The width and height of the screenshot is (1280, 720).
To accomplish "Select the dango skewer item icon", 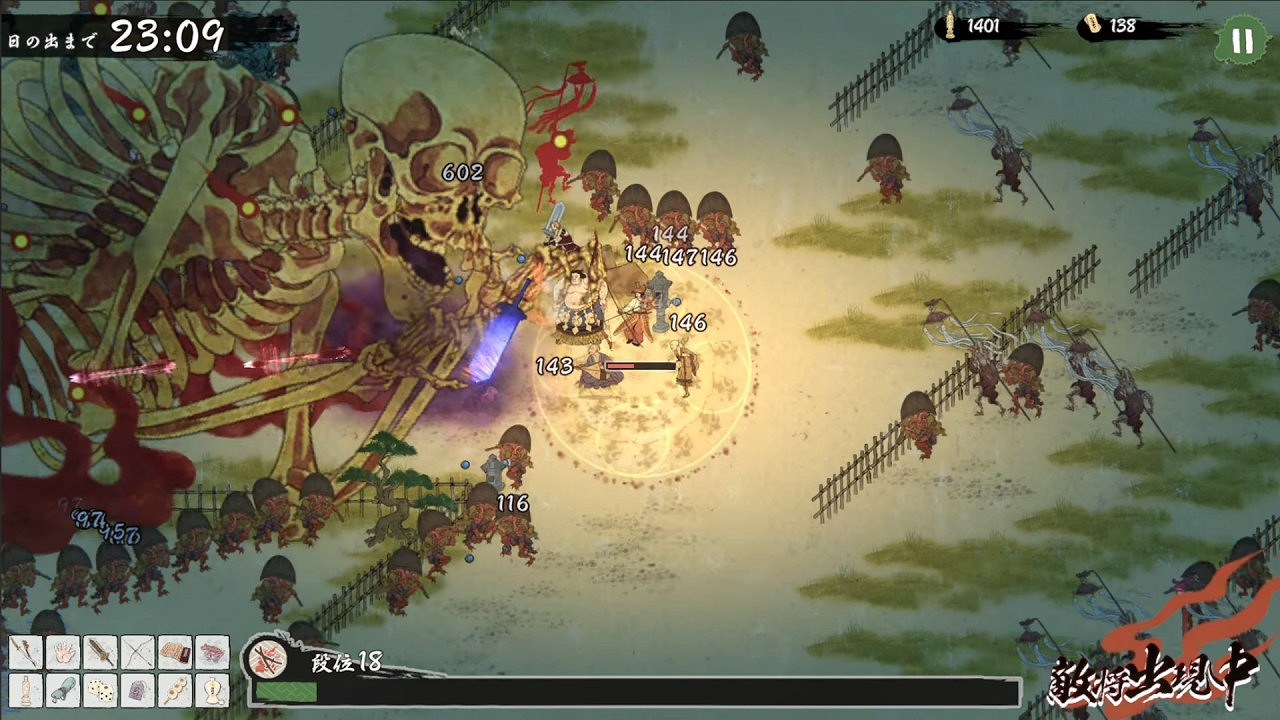I will point(175,690).
